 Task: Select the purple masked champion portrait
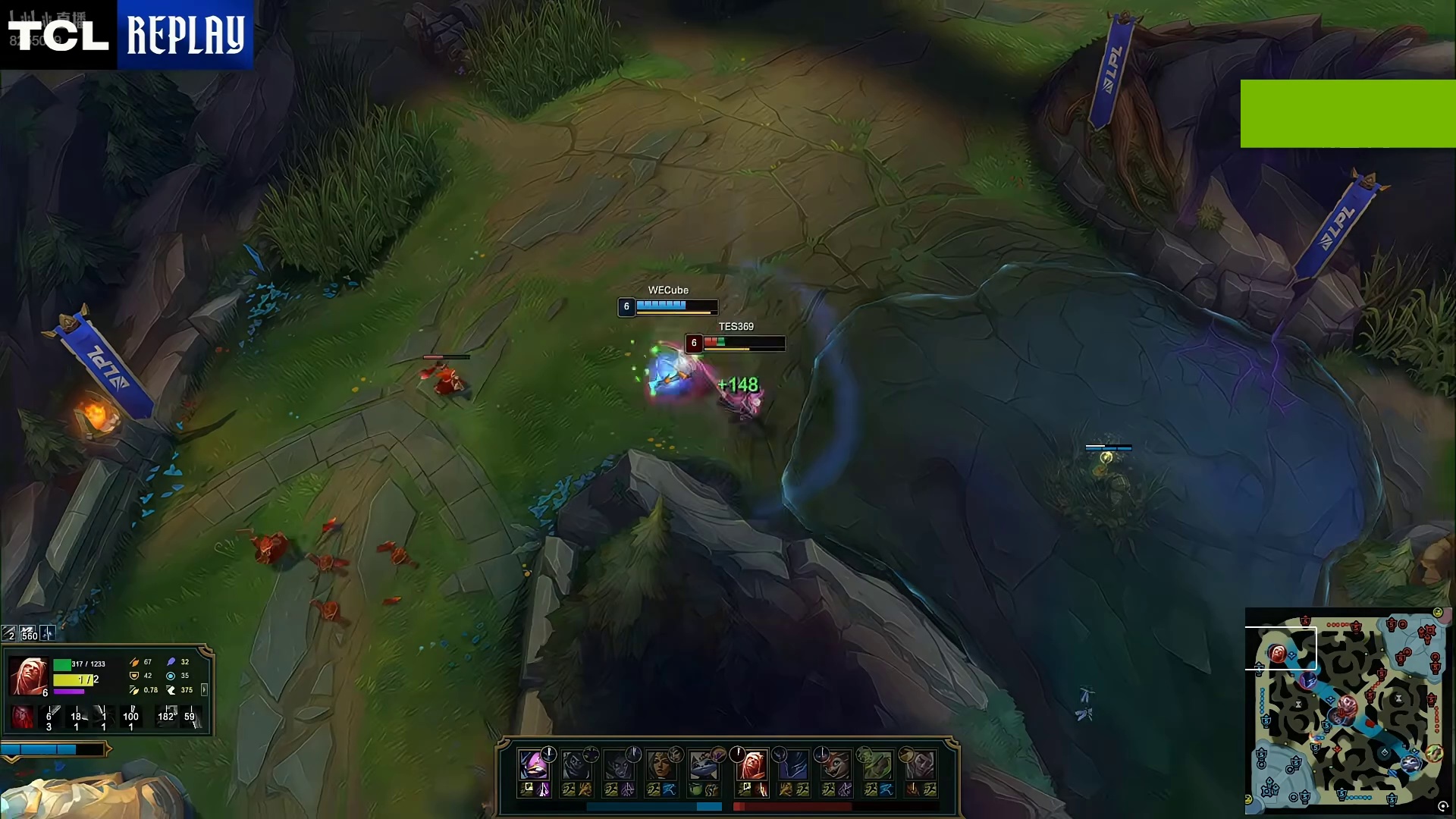click(534, 764)
